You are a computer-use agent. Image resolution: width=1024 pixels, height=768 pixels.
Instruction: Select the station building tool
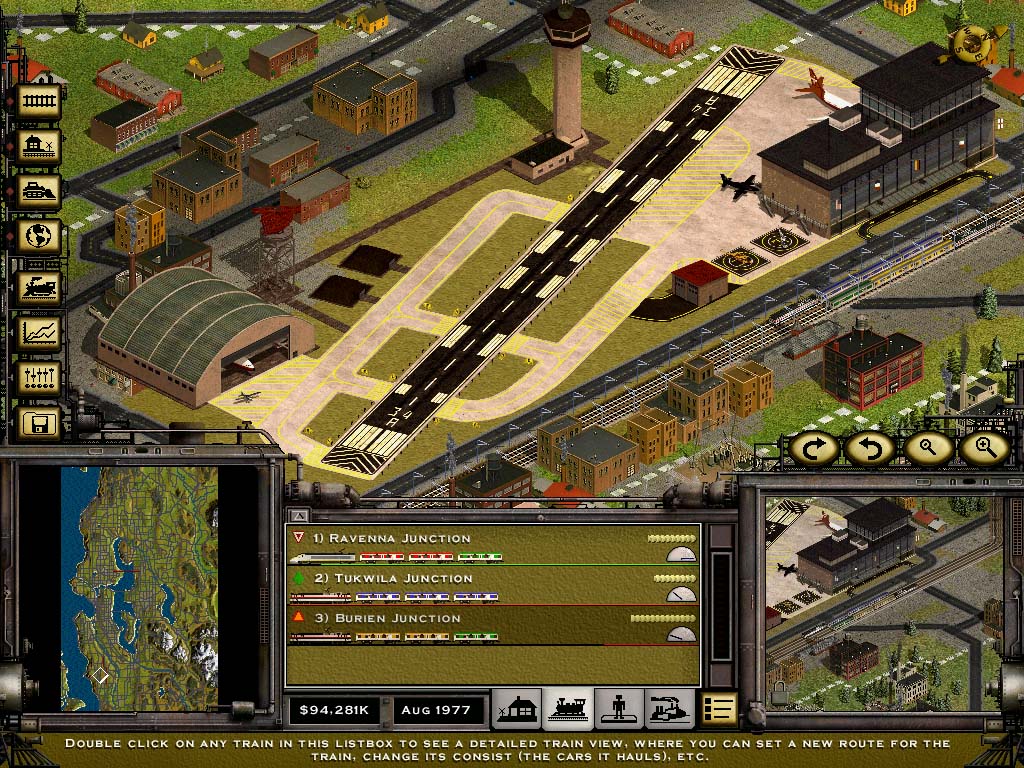(x=40, y=147)
